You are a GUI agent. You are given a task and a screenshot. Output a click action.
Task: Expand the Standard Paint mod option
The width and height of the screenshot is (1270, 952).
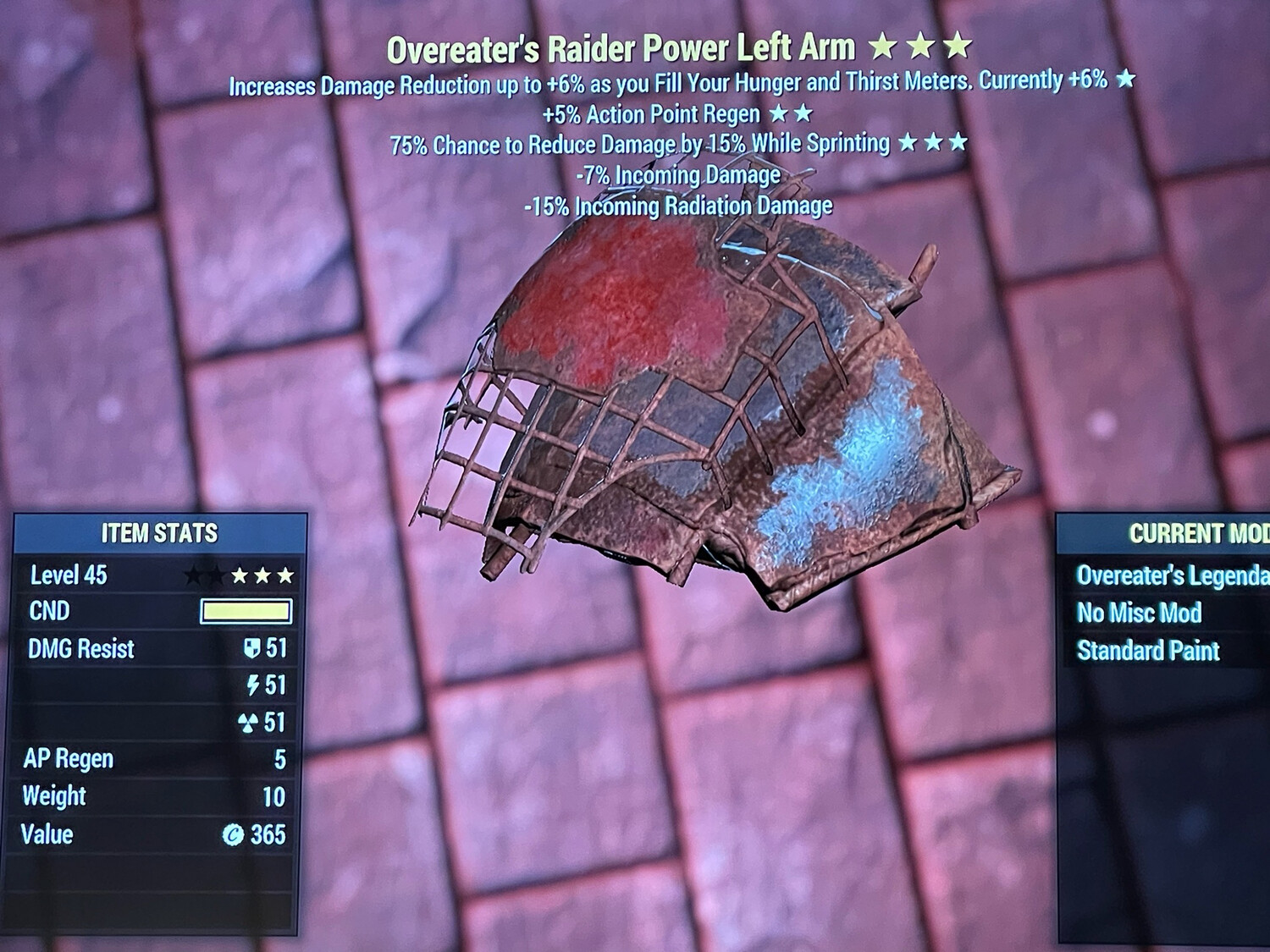[x=1147, y=650]
